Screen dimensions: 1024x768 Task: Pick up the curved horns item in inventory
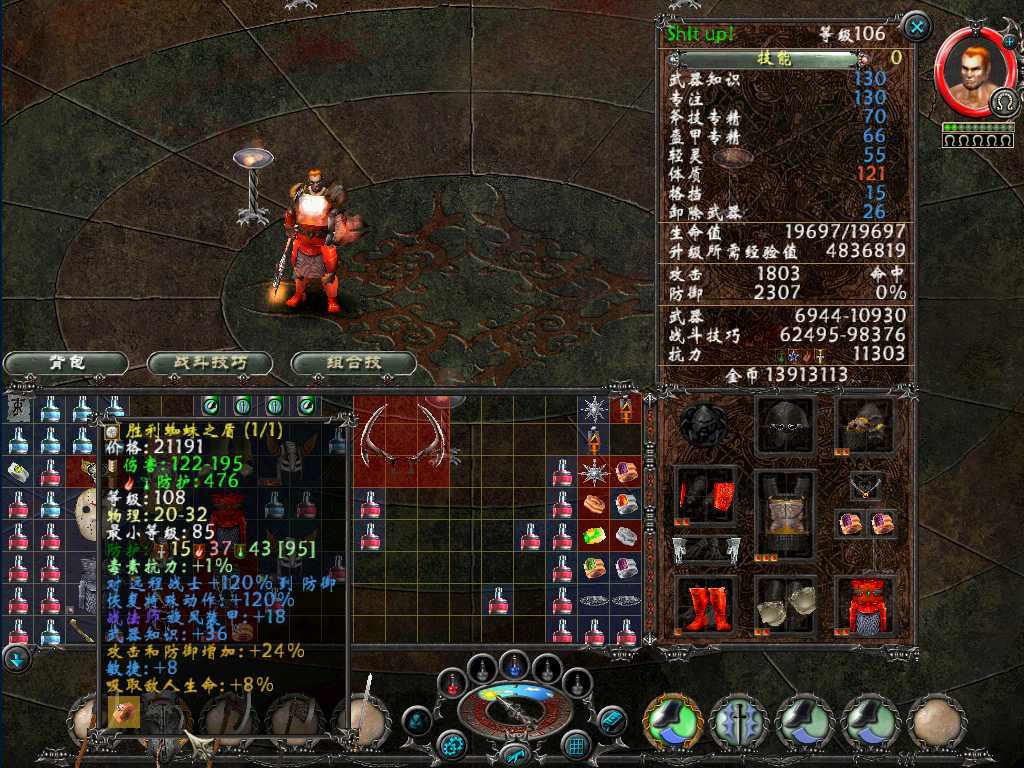400,436
